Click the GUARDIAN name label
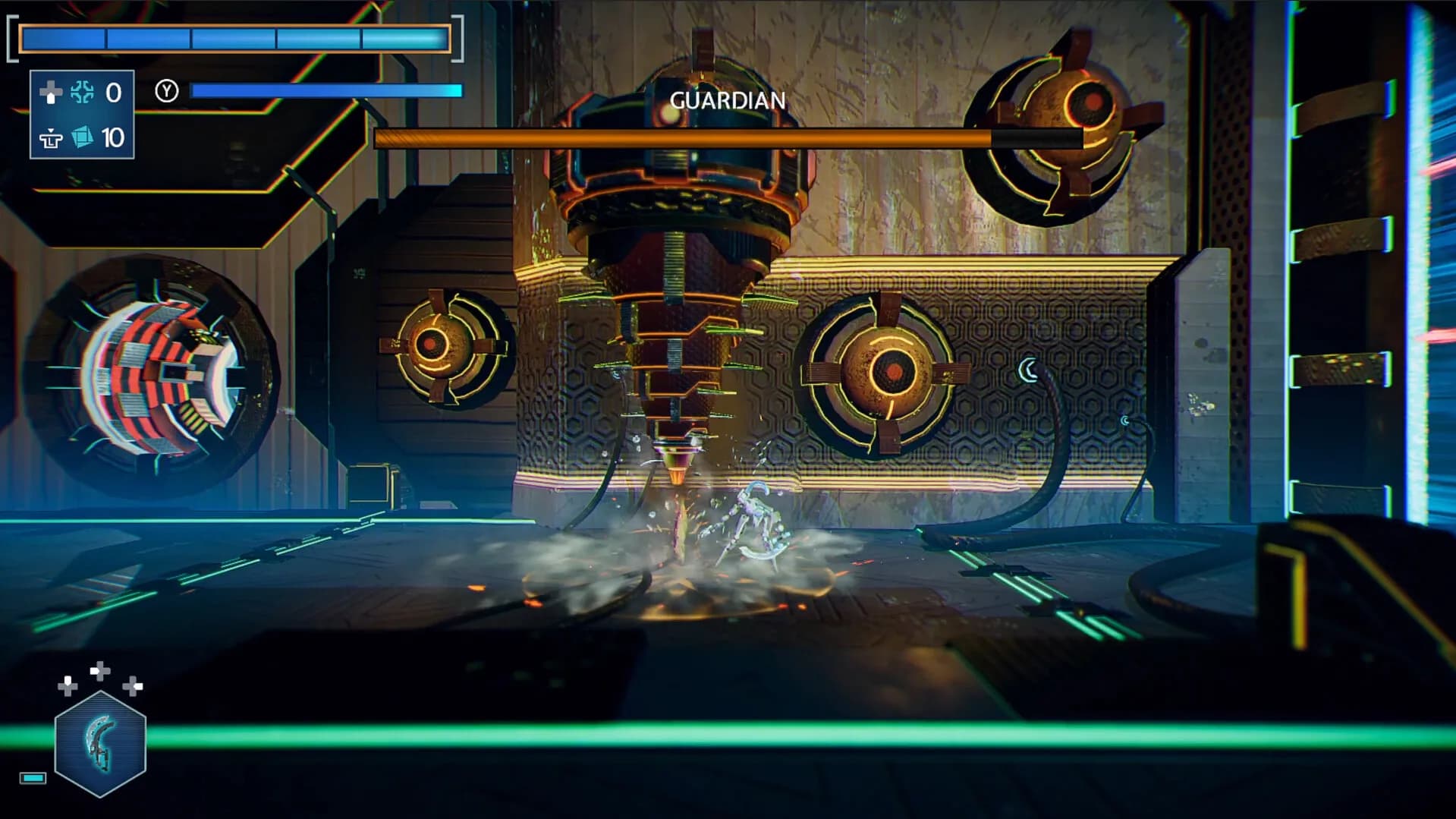Viewport: 1456px width, 819px height. (727, 99)
